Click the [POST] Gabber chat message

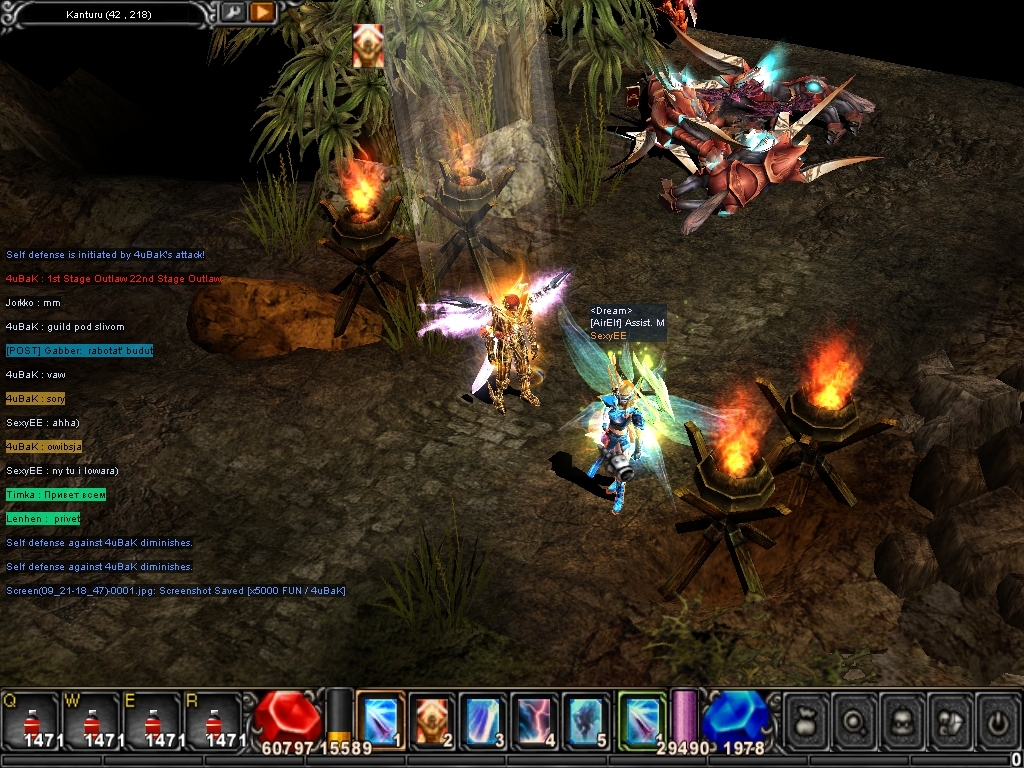click(x=79, y=351)
